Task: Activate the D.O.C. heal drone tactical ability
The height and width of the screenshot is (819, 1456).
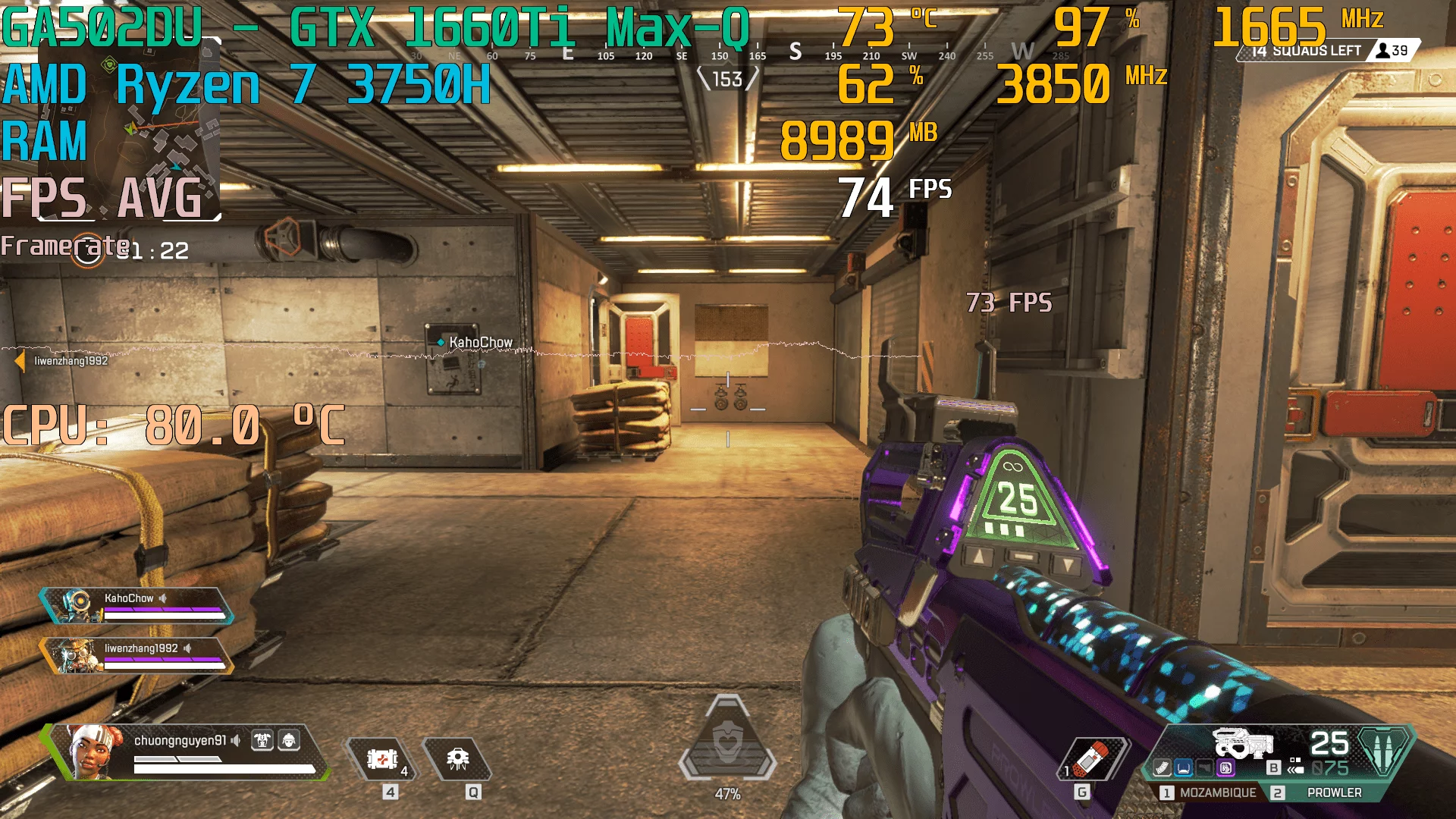Action: click(457, 759)
